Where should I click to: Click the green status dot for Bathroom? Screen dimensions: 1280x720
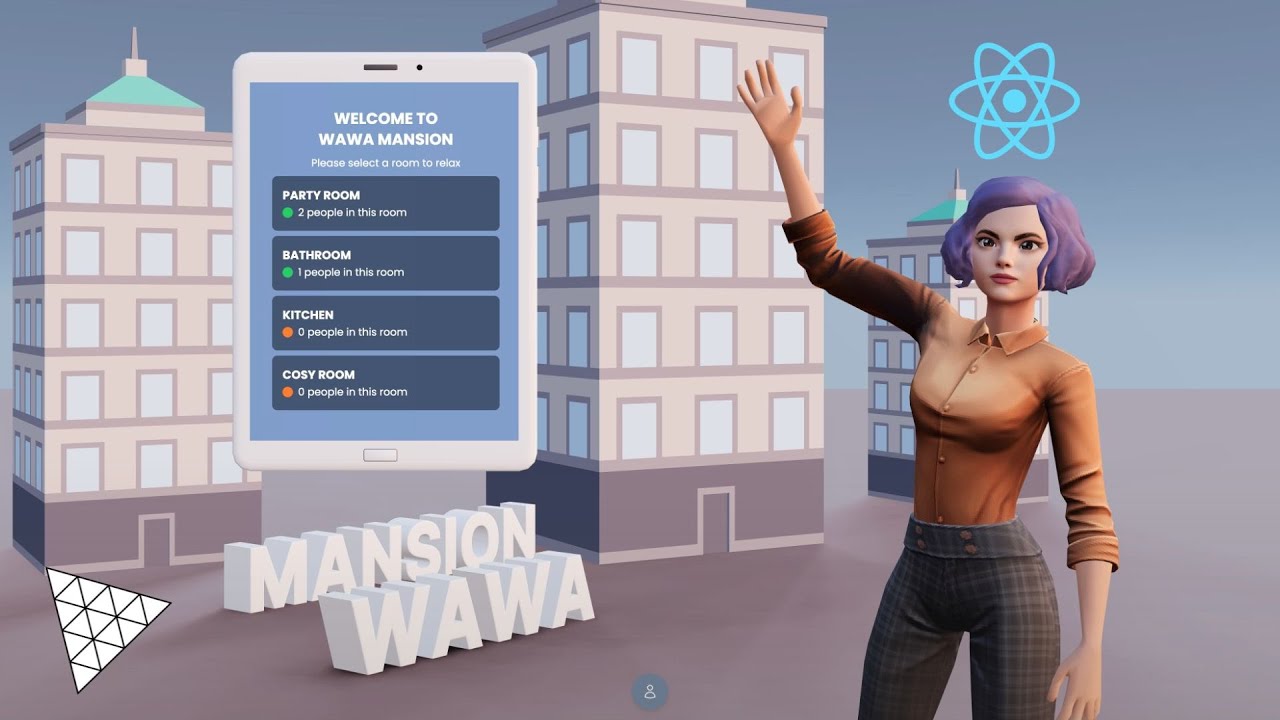pyautogui.click(x=286, y=272)
